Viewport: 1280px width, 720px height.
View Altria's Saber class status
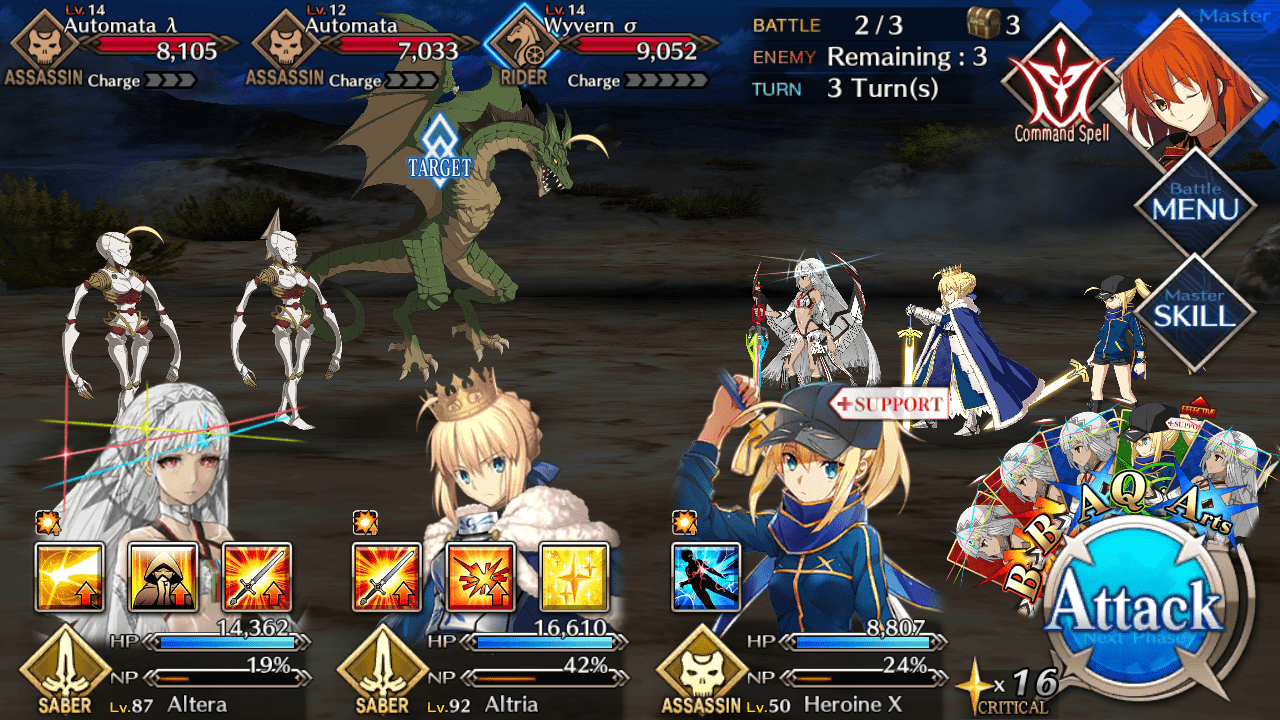(384, 672)
